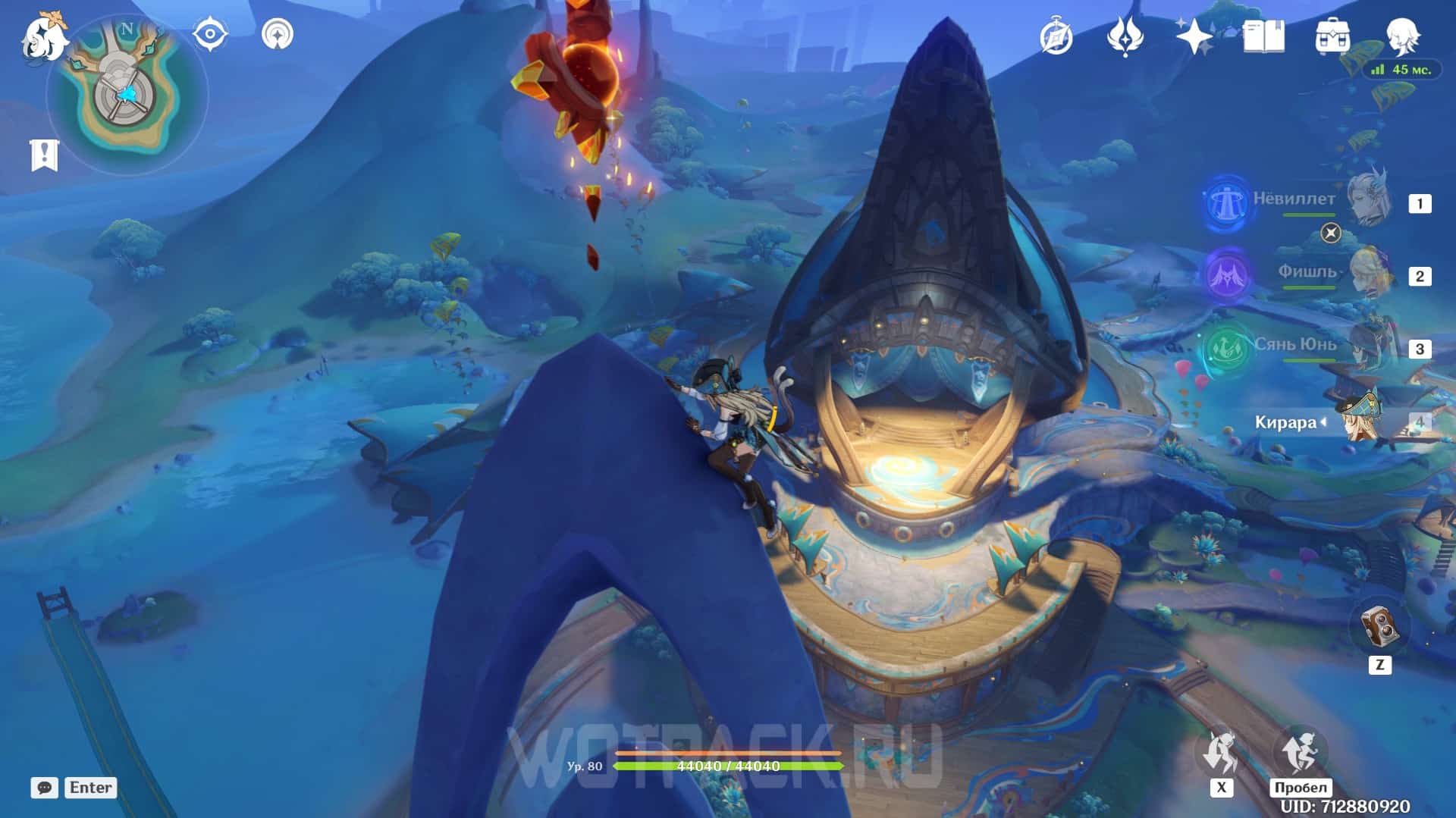Viewport: 1456px width, 818px height.
Task: Open the chat speech bubble
Action: click(44, 788)
